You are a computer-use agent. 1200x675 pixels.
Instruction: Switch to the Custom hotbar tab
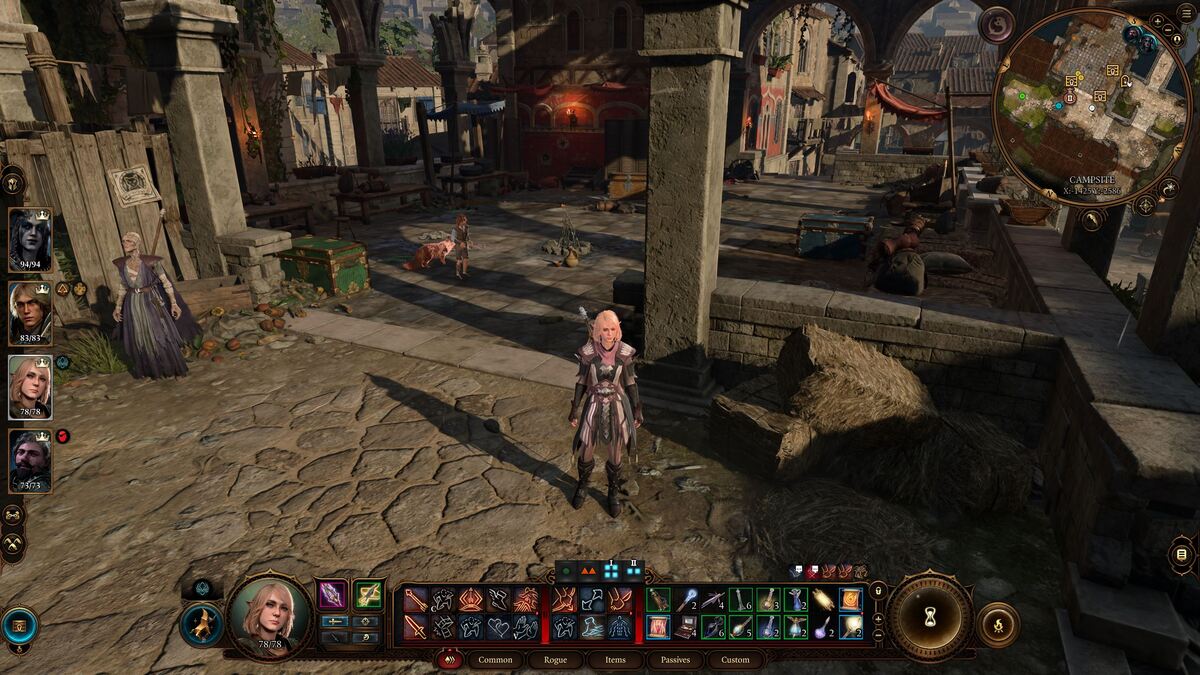[735, 660]
